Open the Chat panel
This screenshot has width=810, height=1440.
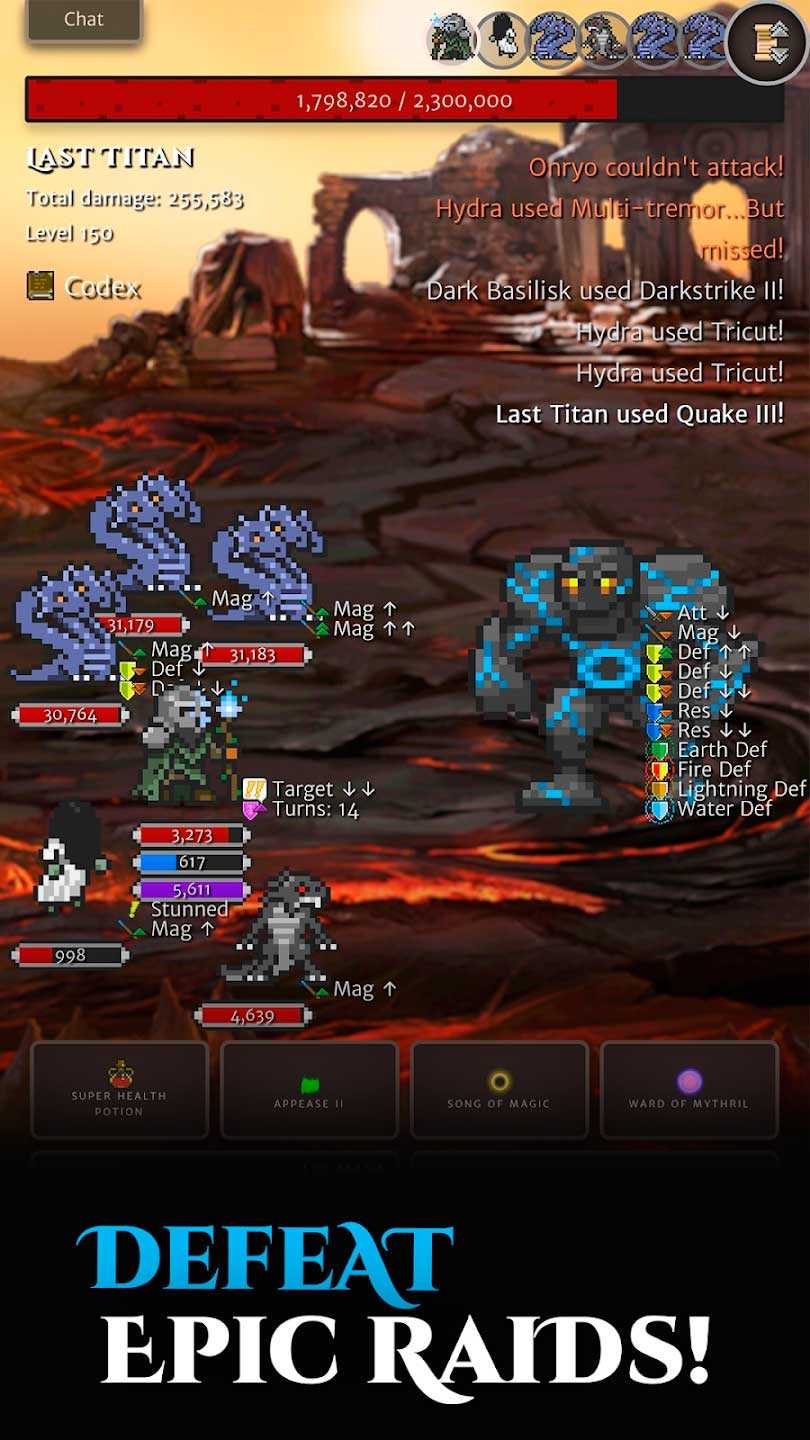point(84,19)
